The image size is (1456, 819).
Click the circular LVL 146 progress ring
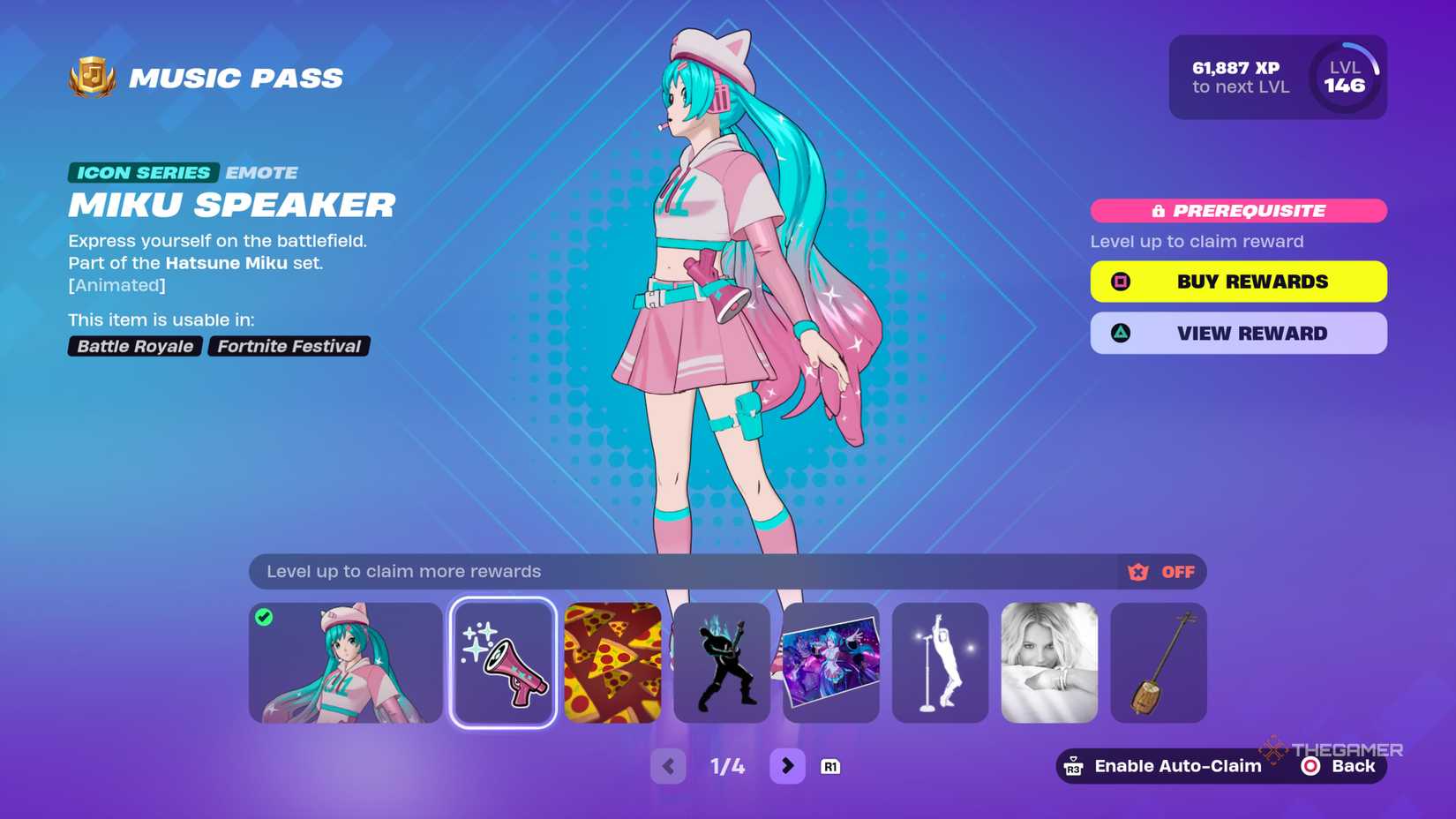tap(1346, 78)
